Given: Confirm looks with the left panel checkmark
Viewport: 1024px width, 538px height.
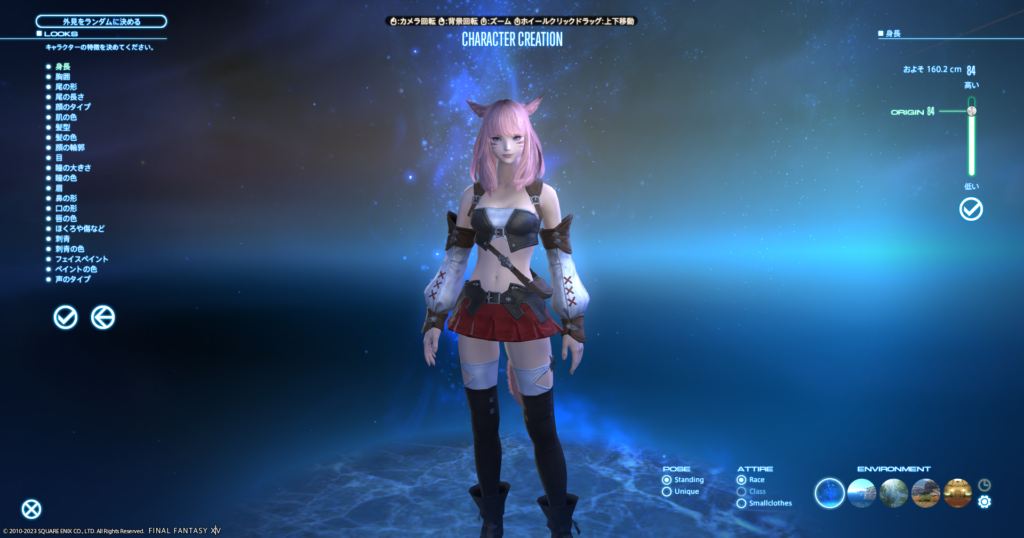Looking at the screenshot, I should 65,317.
